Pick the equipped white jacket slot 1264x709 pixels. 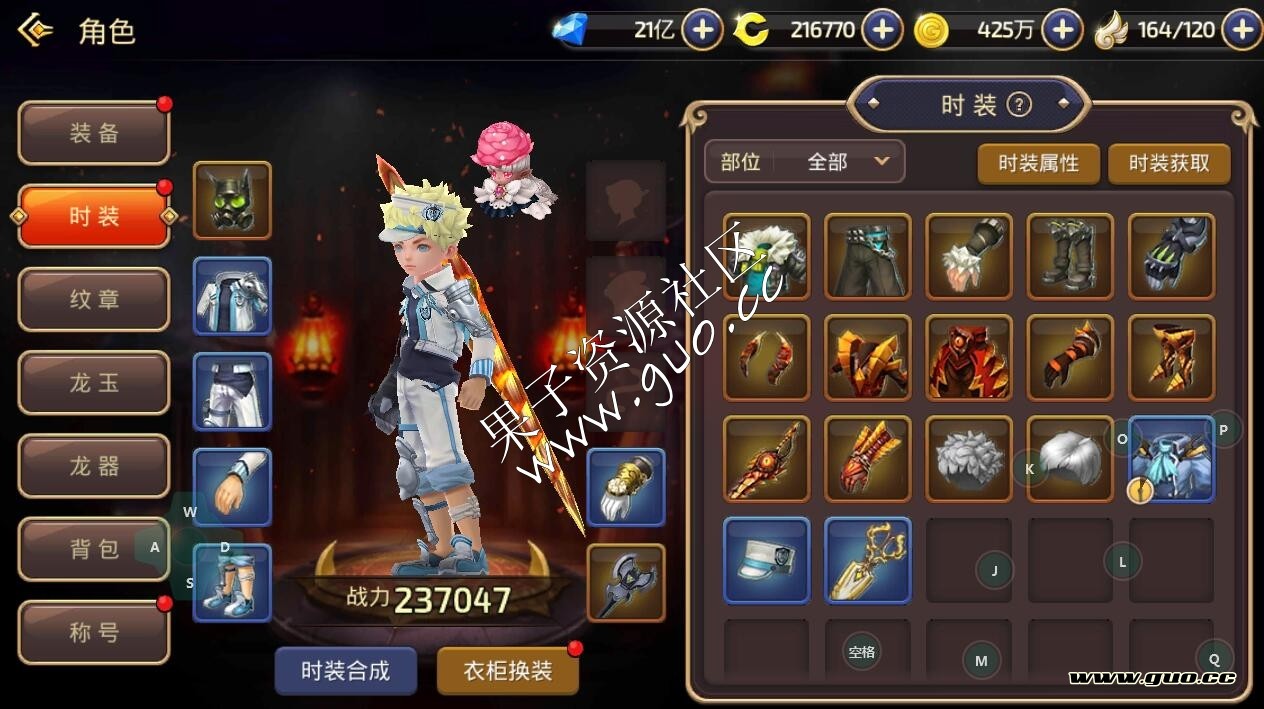[232, 296]
